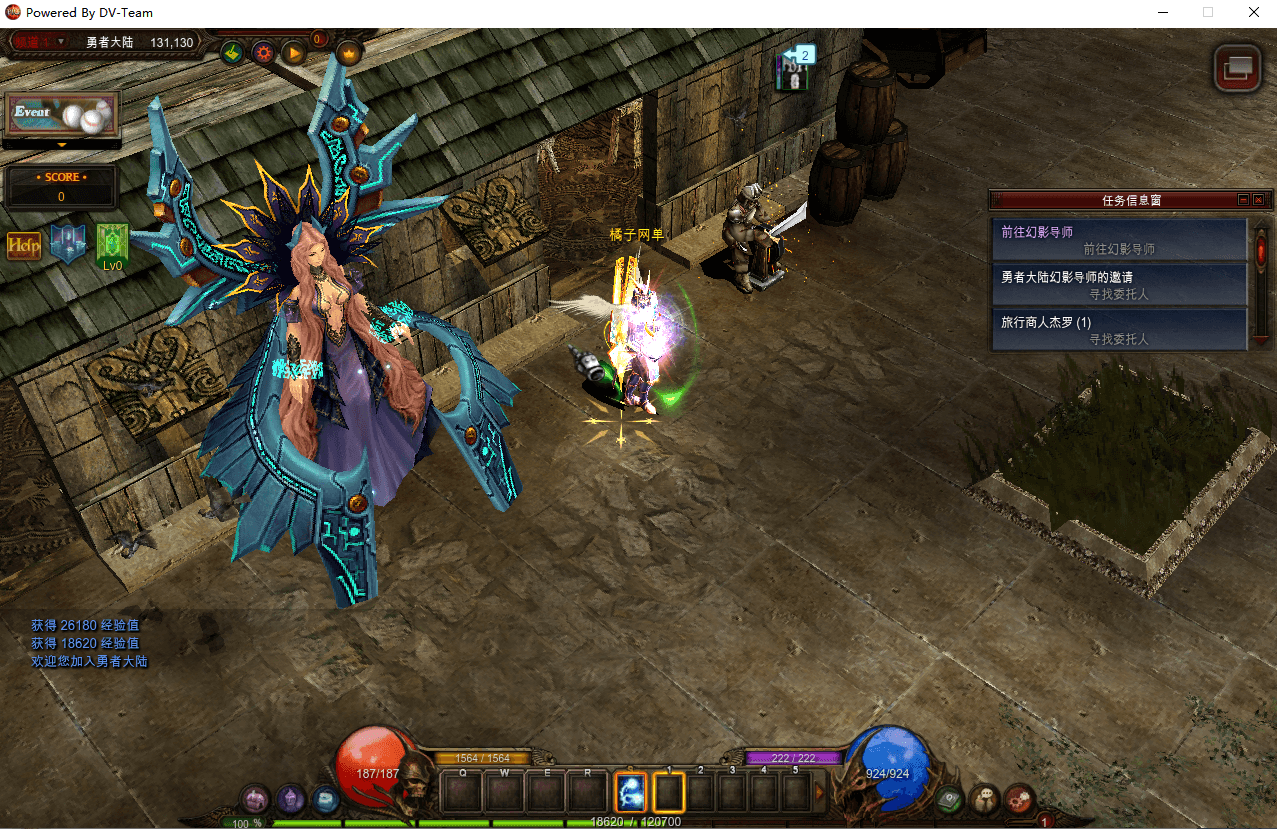Click the orange play arrow button
The image size is (1277, 829).
coord(294,52)
